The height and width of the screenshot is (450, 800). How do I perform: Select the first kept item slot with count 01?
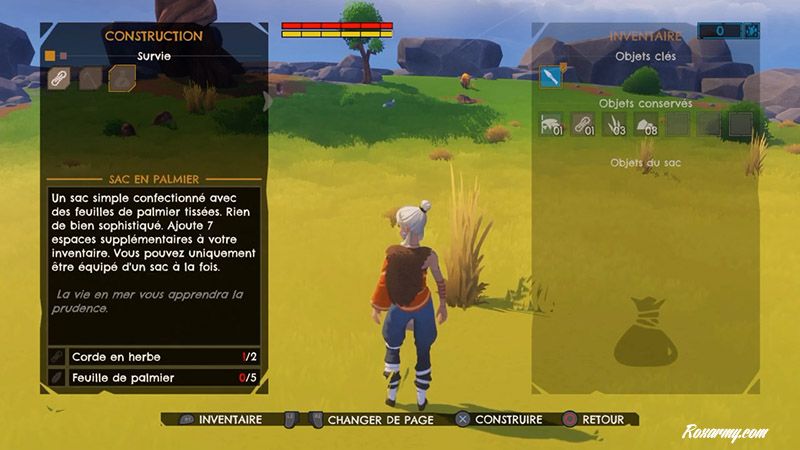(552, 124)
